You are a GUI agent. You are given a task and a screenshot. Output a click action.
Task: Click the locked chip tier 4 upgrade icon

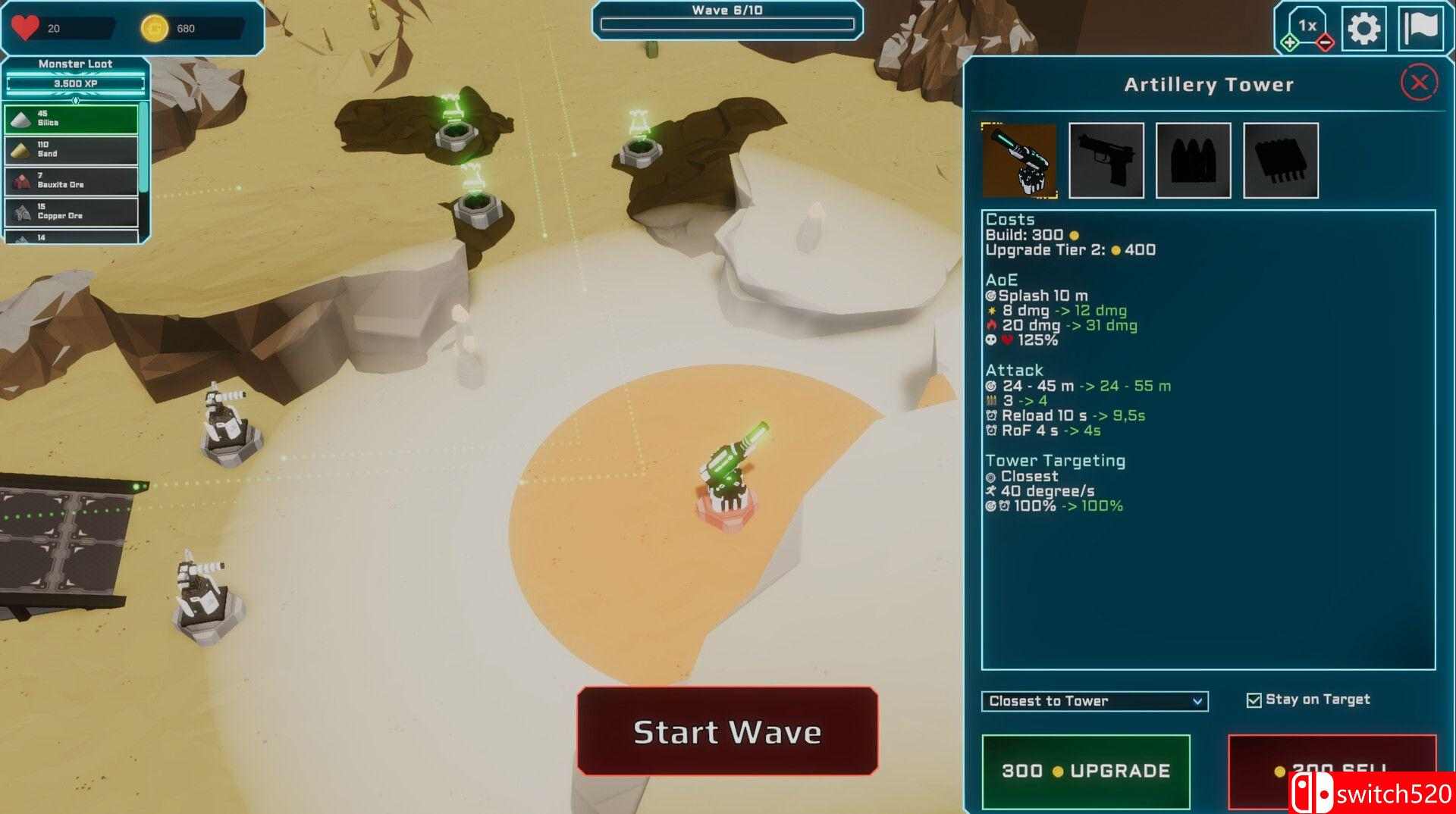tap(1282, 160)
